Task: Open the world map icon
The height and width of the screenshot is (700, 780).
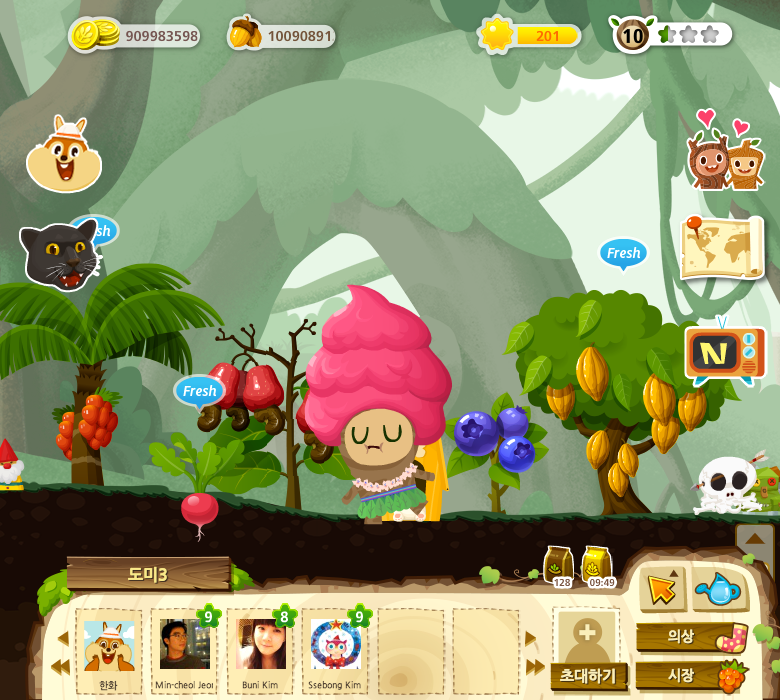Action: (722, 246)
